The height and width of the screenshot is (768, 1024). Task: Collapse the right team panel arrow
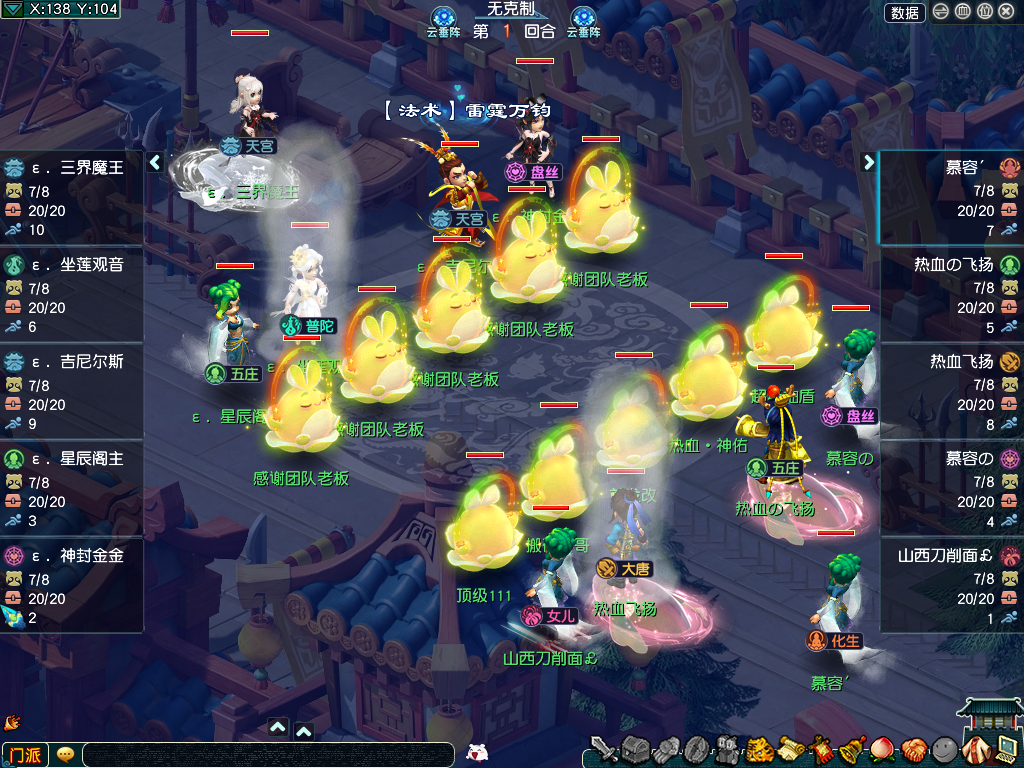coord(867,162)
